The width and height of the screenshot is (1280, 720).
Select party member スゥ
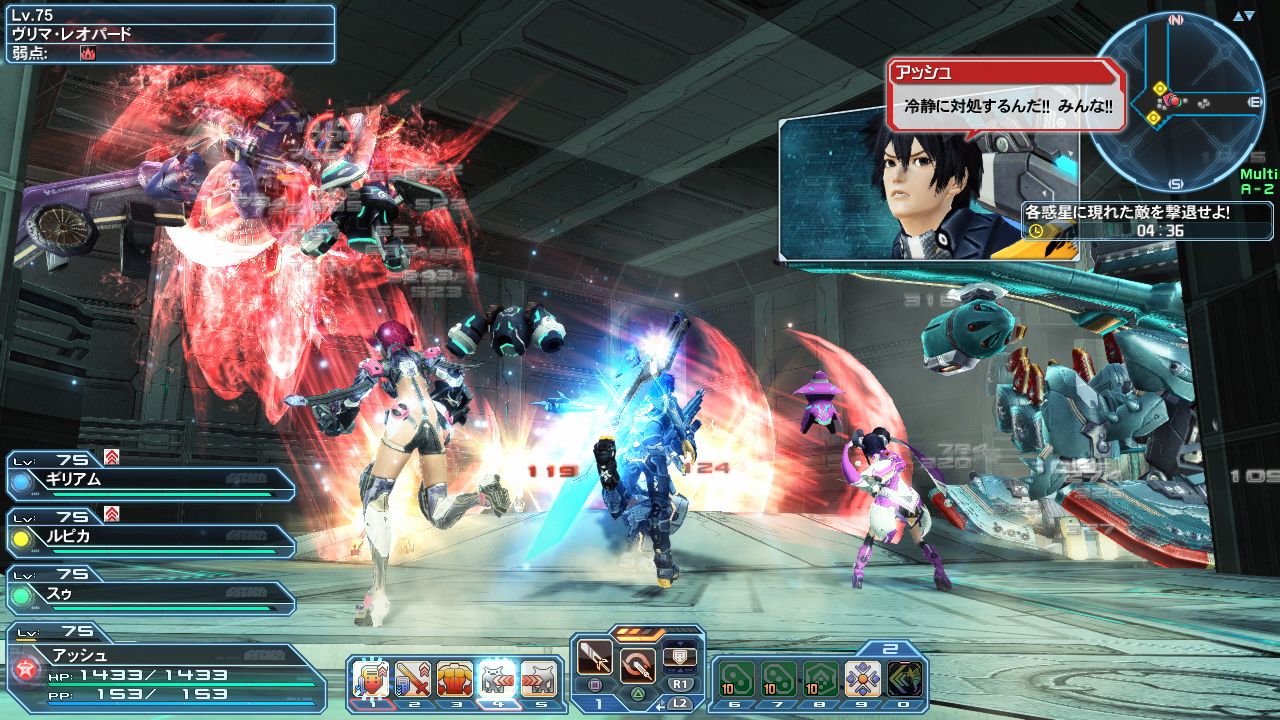coord(150,594)
